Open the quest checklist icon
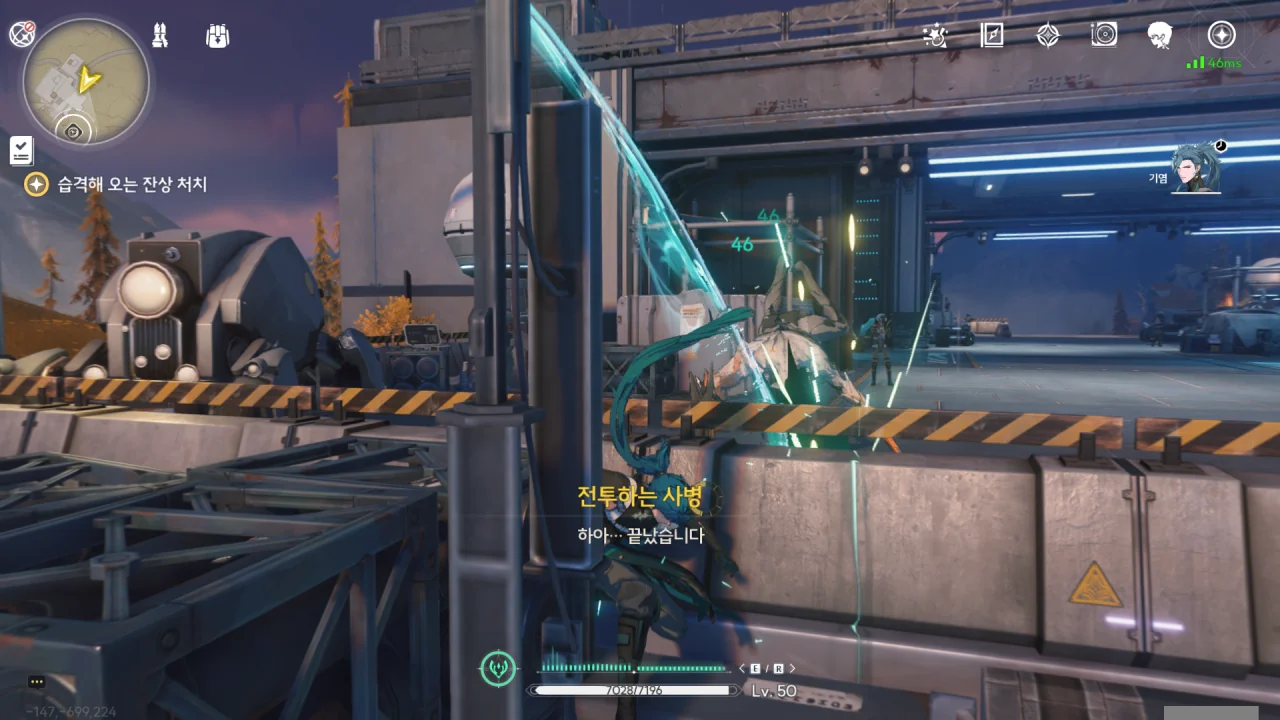The width and height of the screenshot is (1280, 720). click(22, 151)
